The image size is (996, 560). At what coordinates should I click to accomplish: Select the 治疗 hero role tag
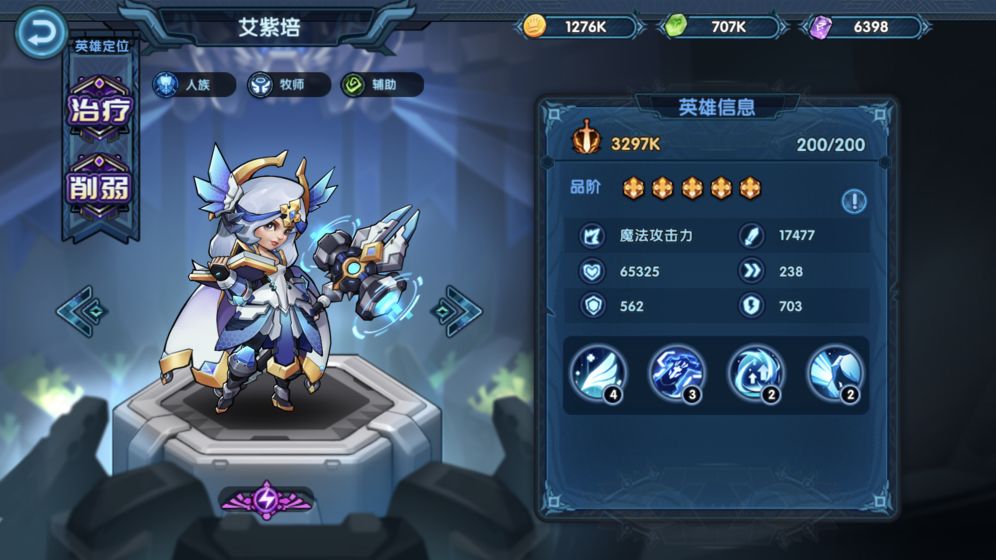99,109
